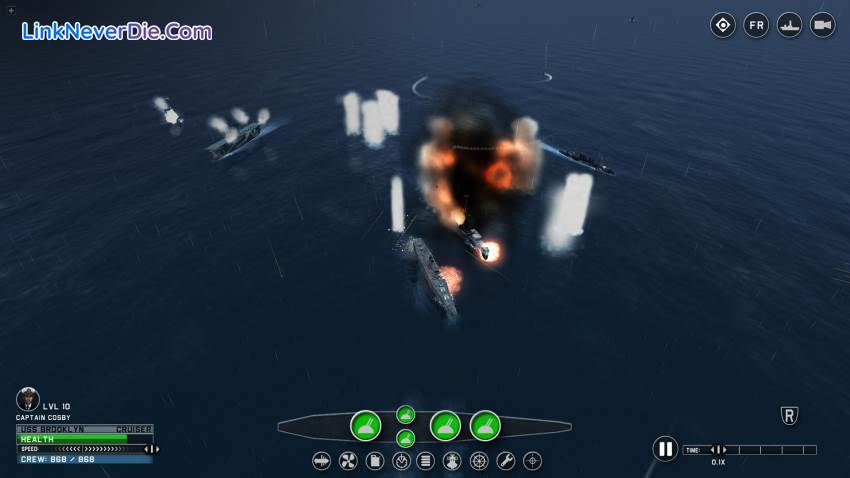Click the R shield badge

pyautogui.click(x=789, y=416)
